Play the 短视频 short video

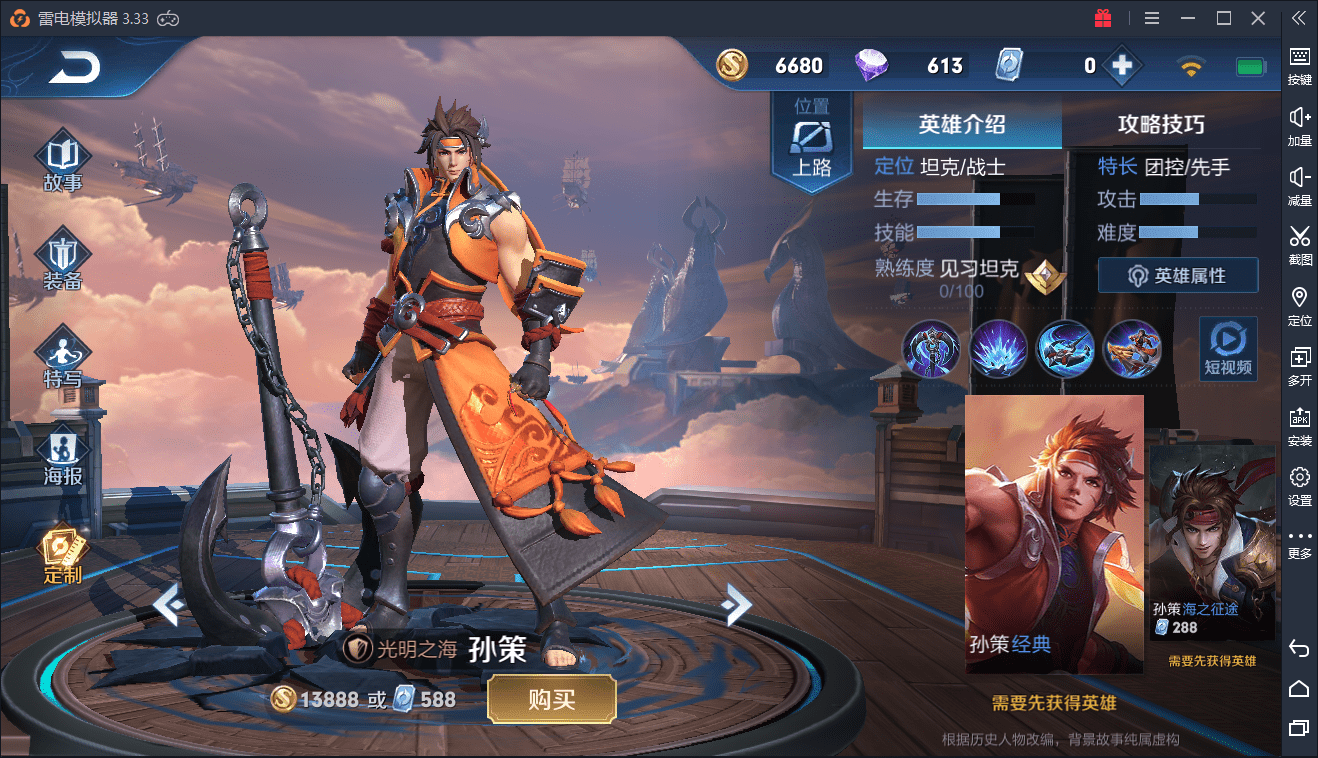coord(1228,349)
